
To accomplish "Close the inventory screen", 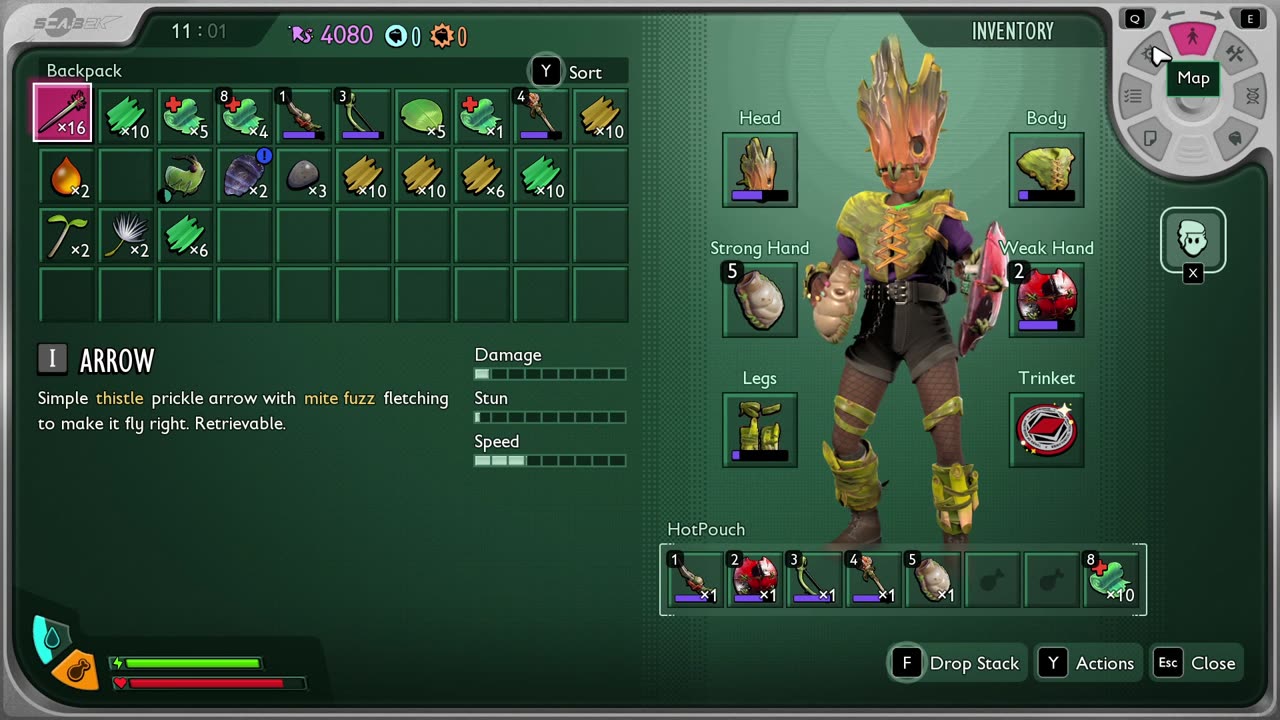I will (x=1196, y=663).
